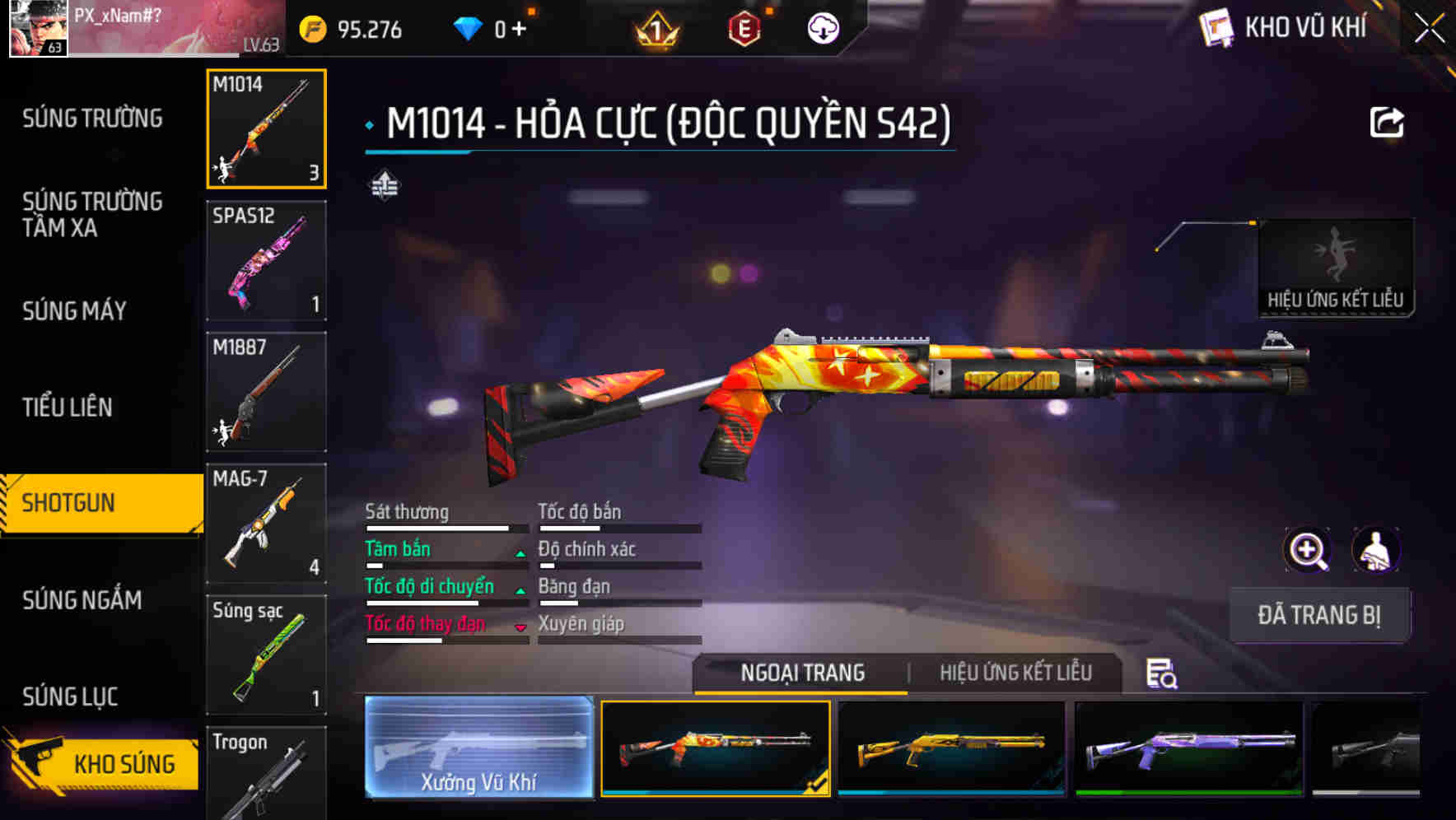Click the ĐÃ TRANG BỊ button

1319,615
